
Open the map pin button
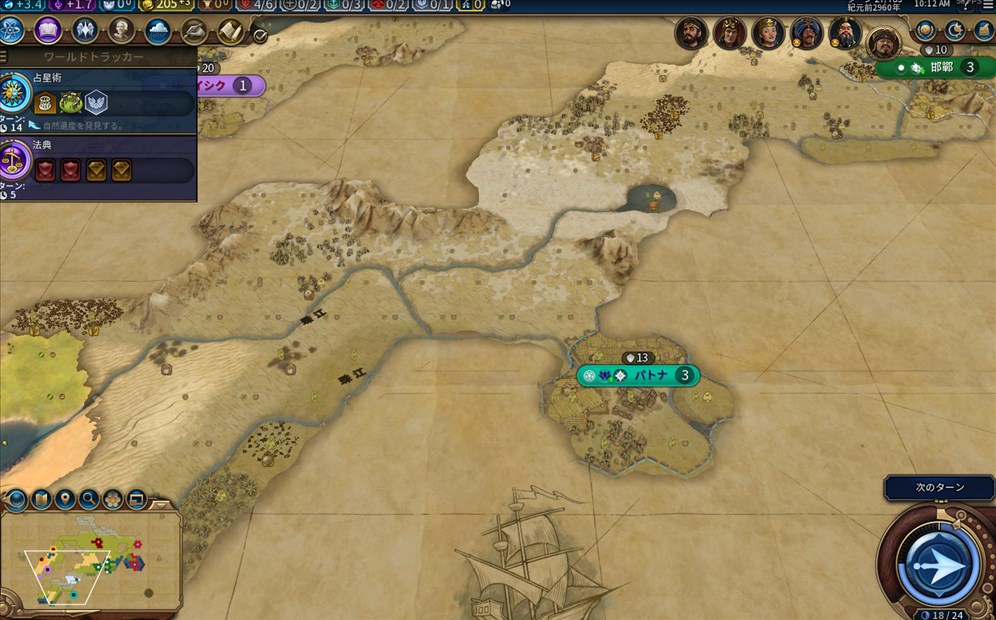click(65, 498)
